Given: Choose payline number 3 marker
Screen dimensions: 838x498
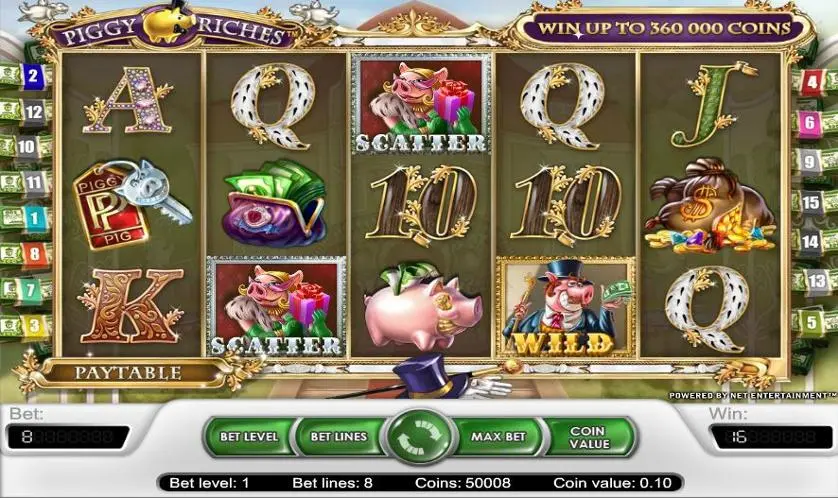Looking at the screenshot, I should [34, 325].
